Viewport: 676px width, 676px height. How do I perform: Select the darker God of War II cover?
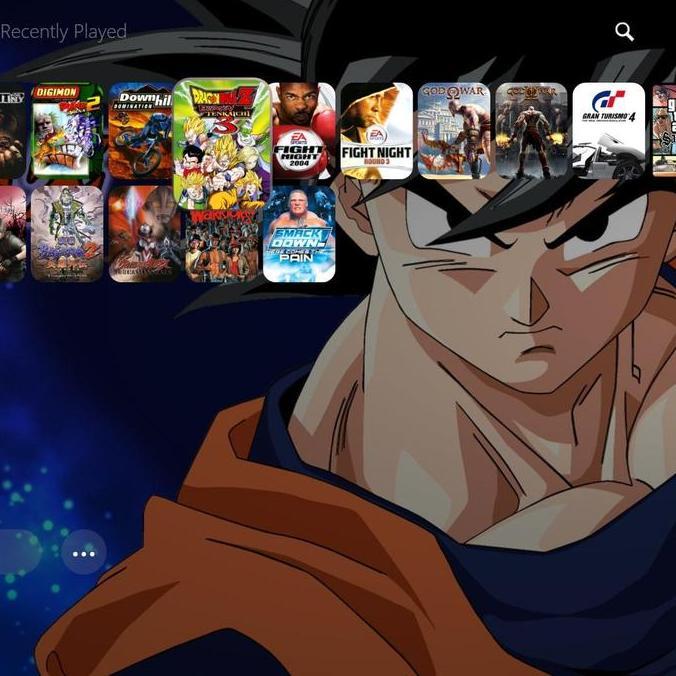tap(531, 131)
